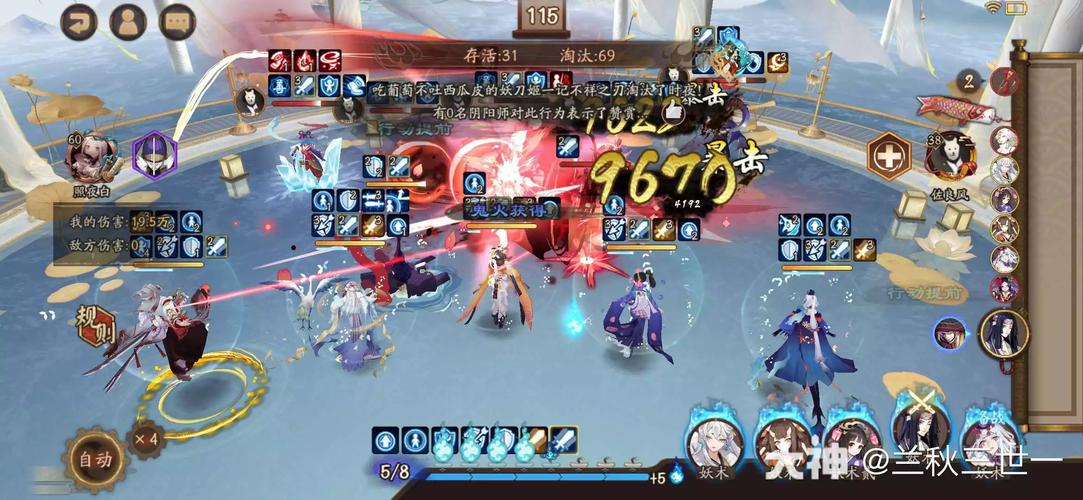
Task: Select the purple hexagon masked shikigami icon
Action: point(155,156)
